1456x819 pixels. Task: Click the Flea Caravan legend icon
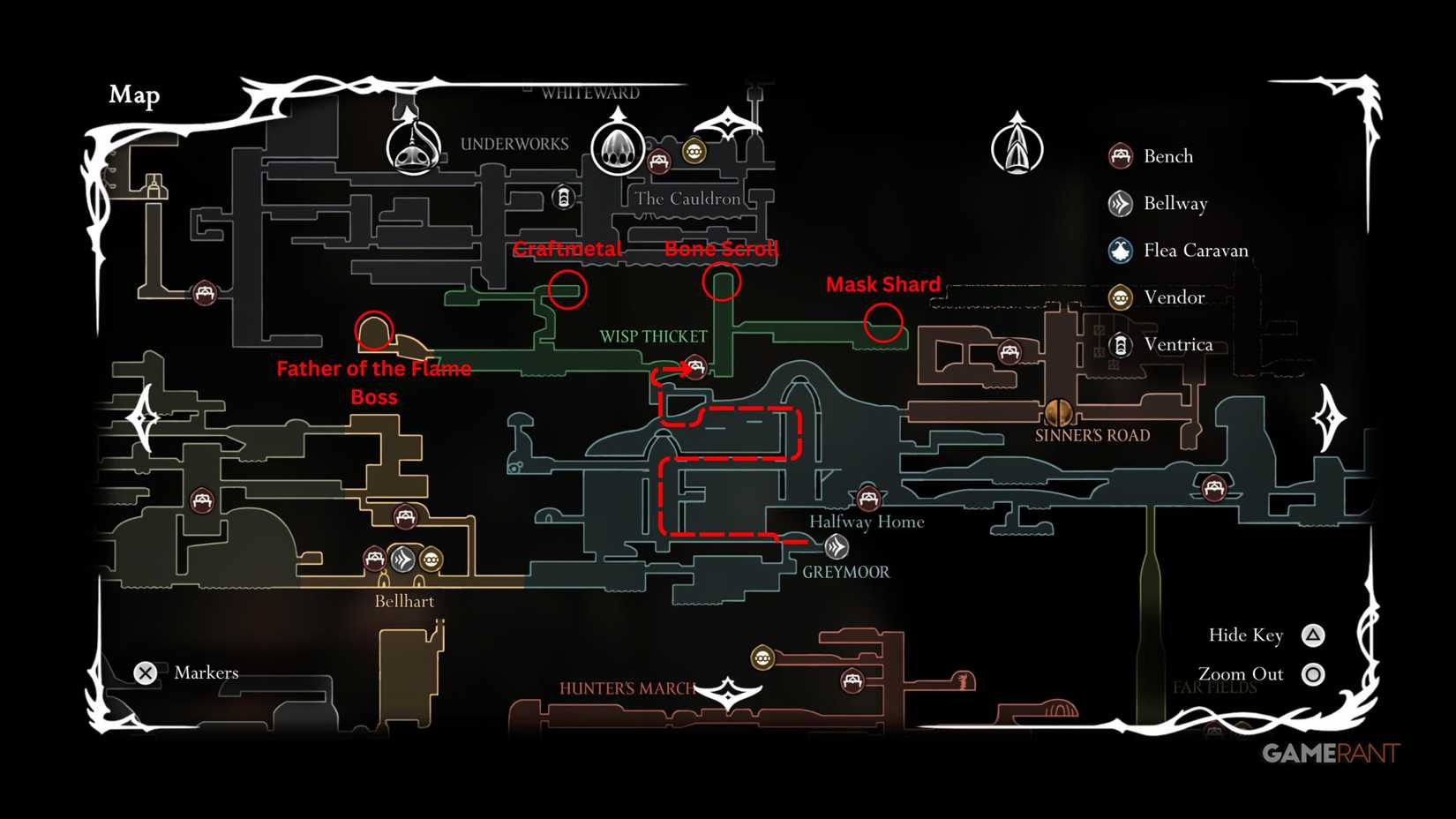click(1122, 251)
